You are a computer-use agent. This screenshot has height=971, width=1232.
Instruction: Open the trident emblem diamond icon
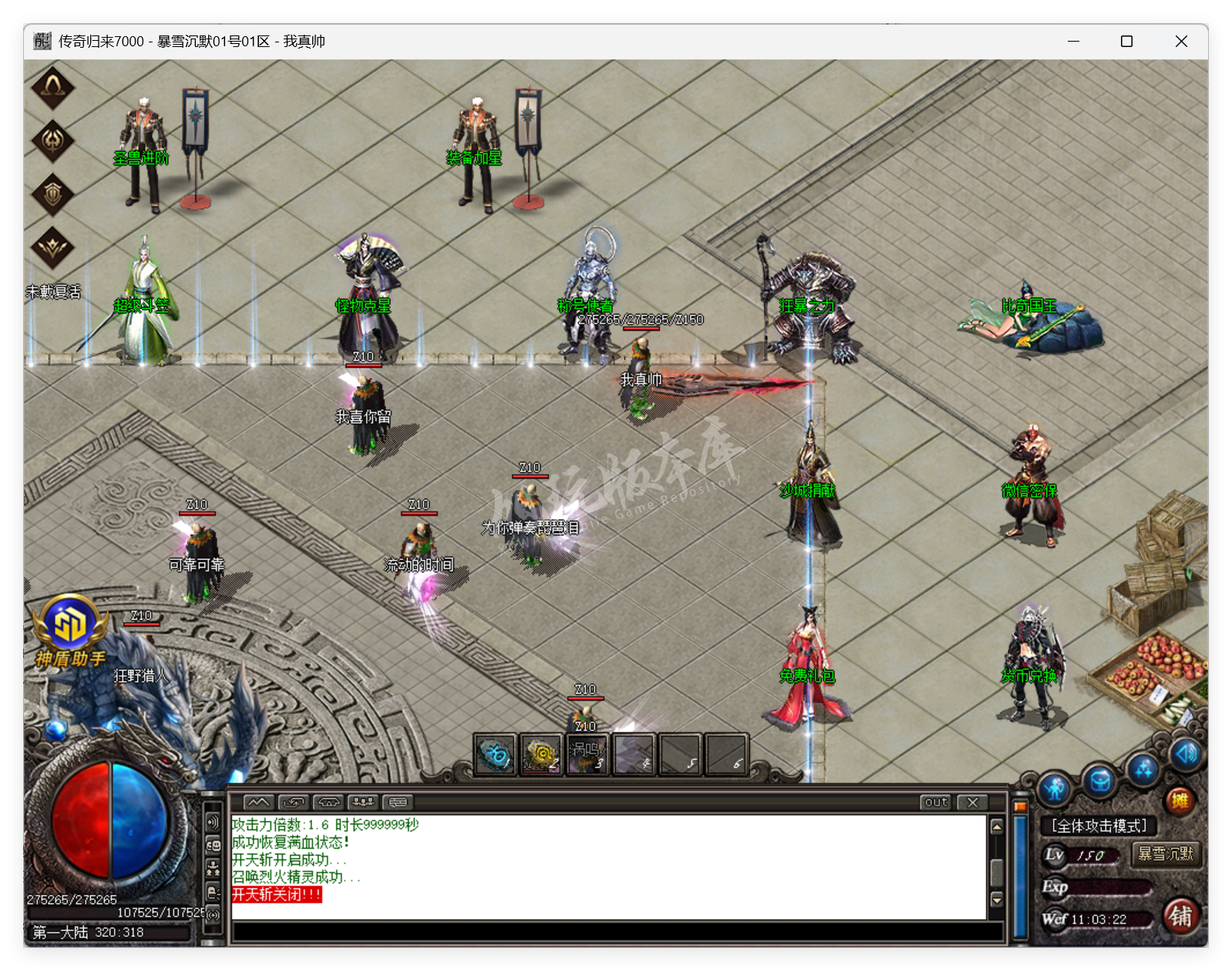click(x=52, y=140)
